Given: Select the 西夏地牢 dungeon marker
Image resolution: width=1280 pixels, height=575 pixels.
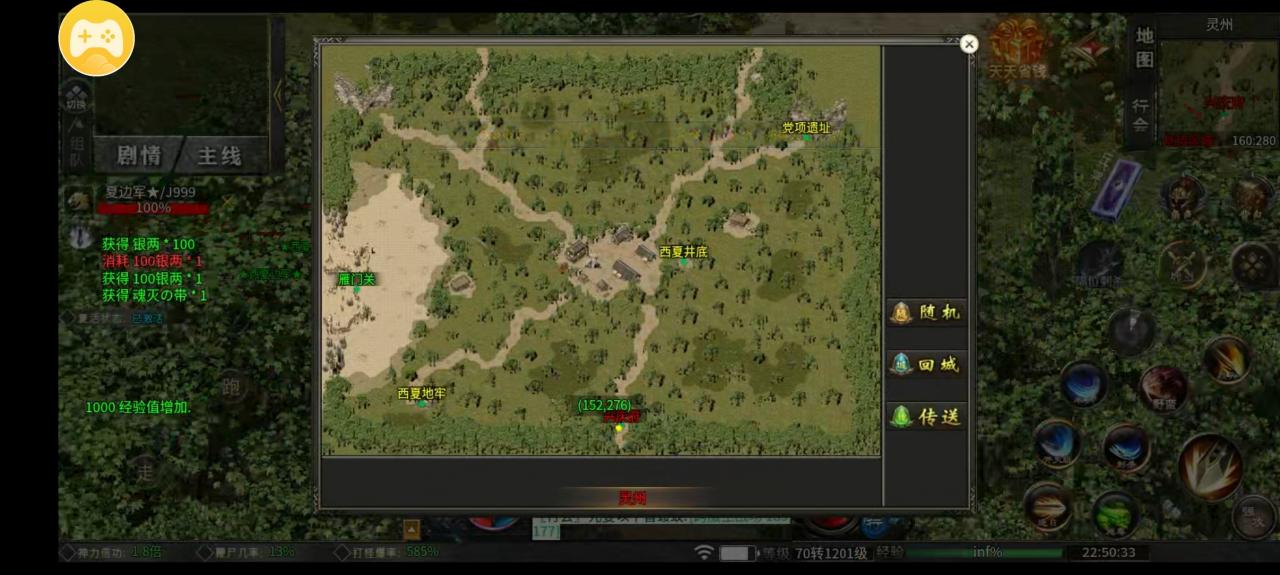Looking at the screenshot, I should (421, 395).
